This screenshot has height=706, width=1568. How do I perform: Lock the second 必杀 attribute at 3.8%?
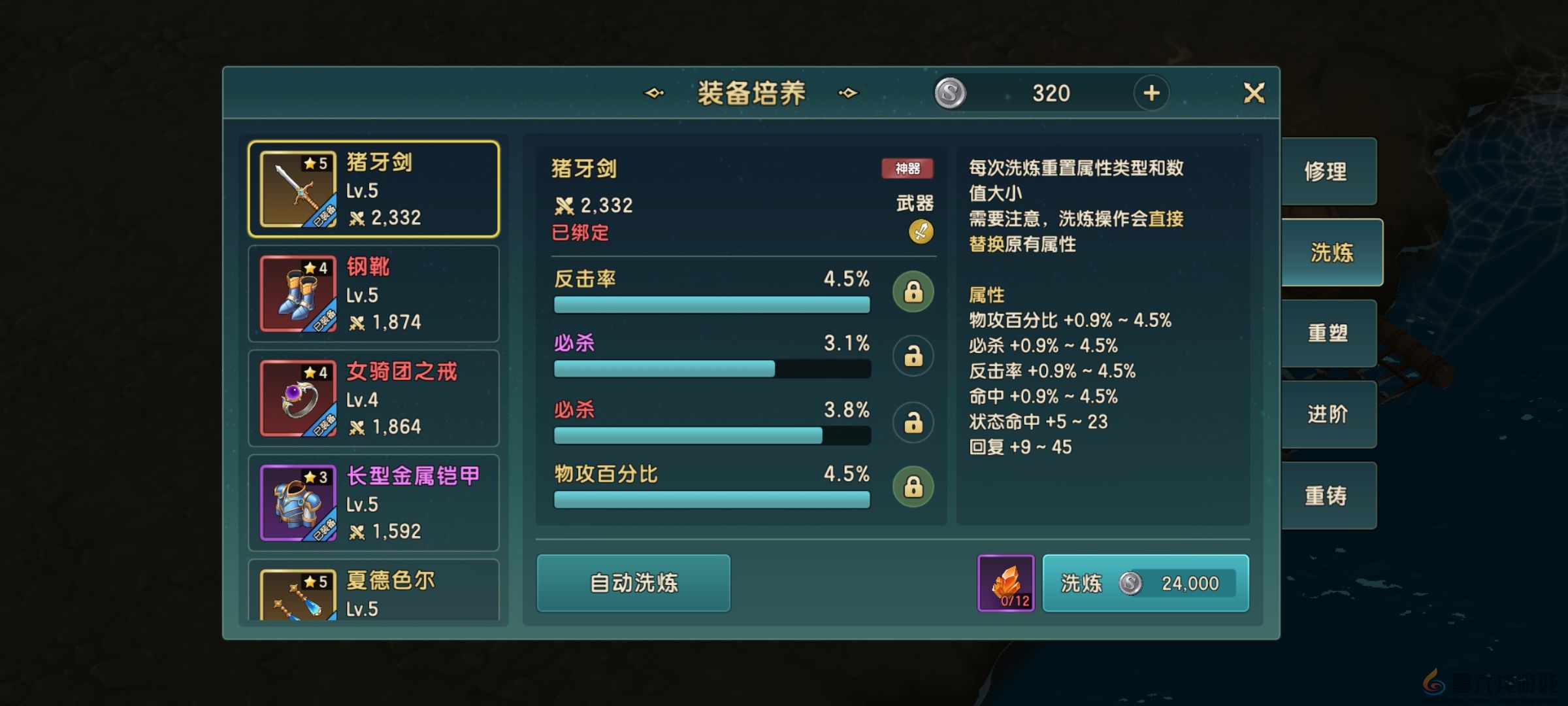(913, 422)
